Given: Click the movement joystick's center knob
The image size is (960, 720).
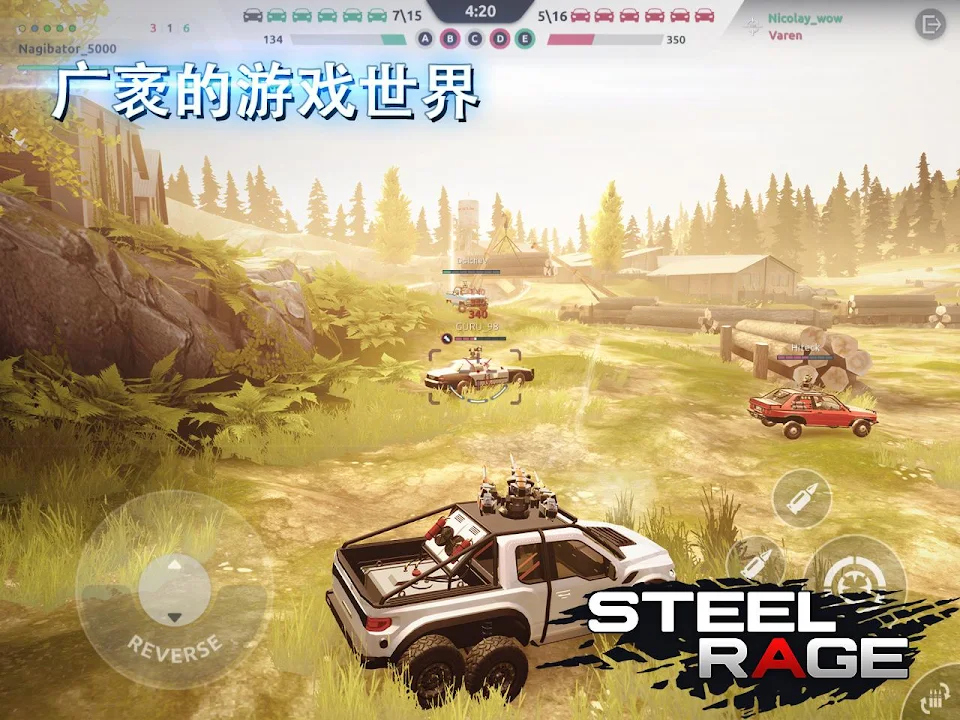Looking at the screenshot, I should point(175,590).
